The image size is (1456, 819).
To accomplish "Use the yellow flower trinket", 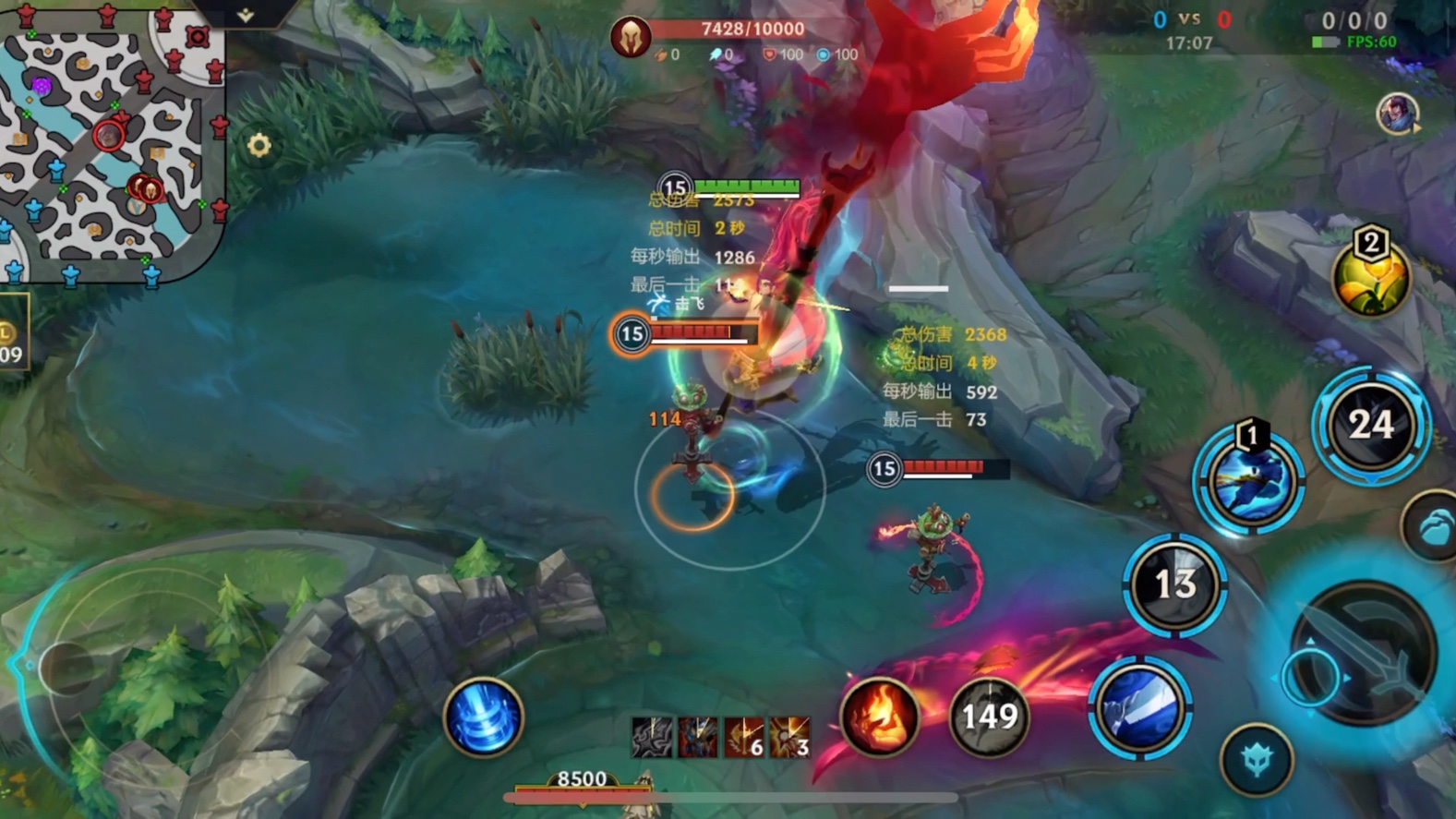I will point(1371,277).
